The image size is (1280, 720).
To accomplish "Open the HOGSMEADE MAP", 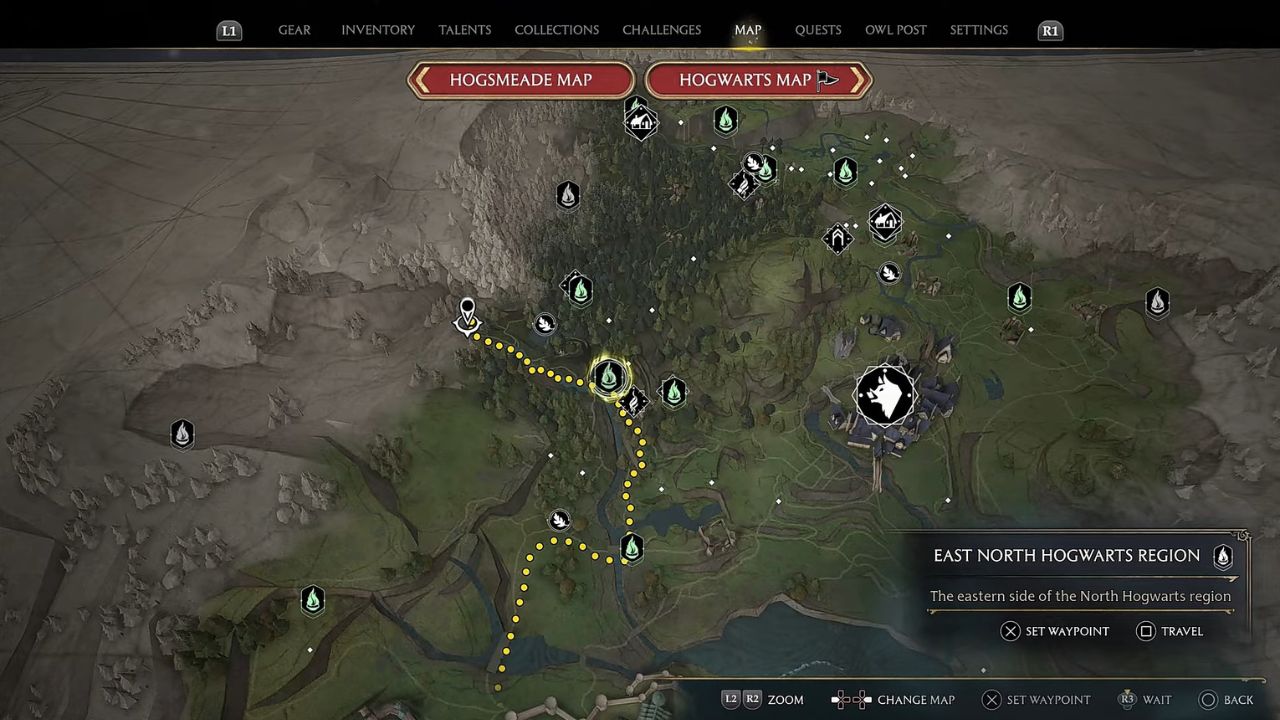I will click(x=520, y=80).
